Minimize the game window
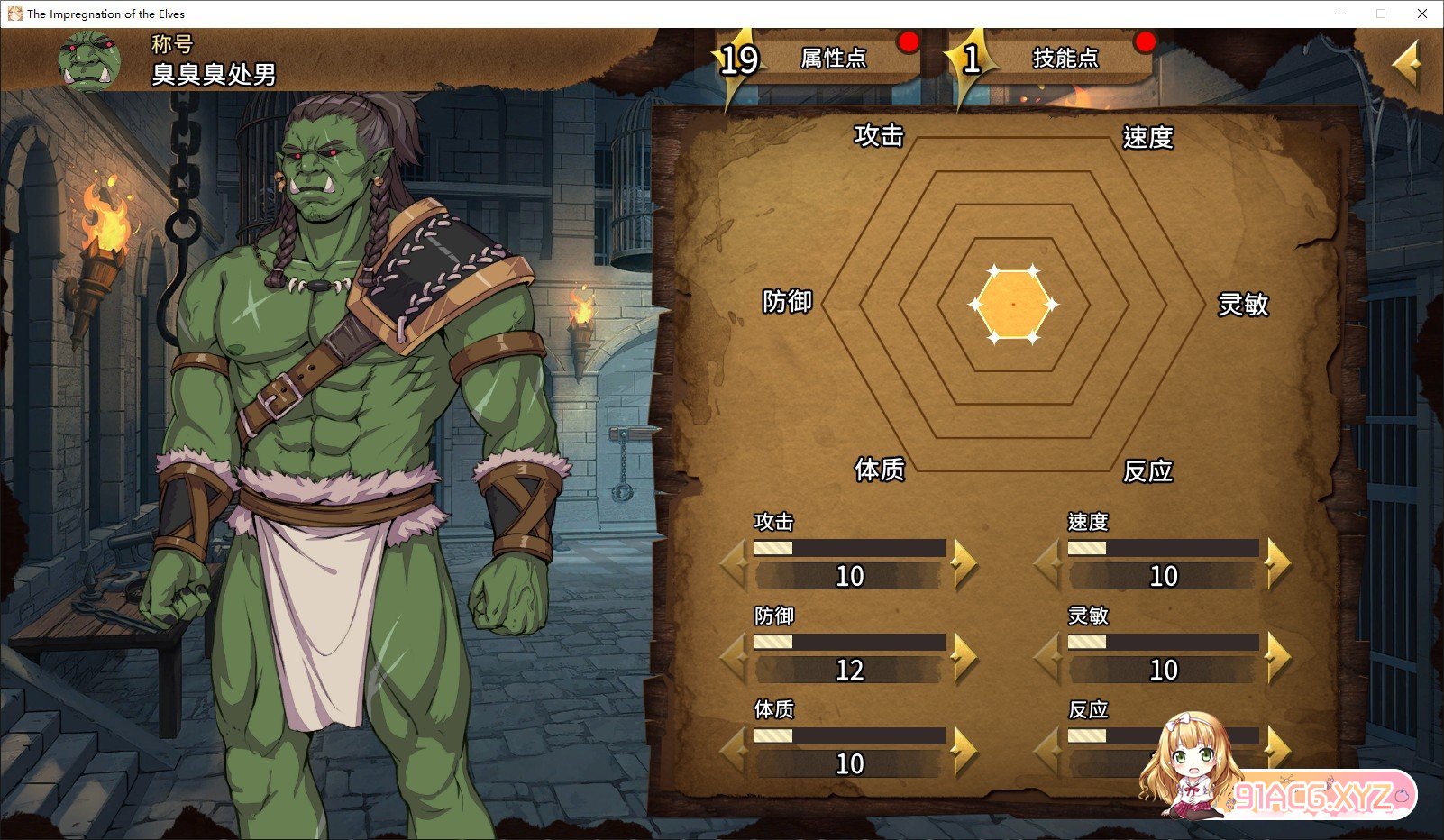The height and width of the screenshot is (840, 1444). 1340,14
